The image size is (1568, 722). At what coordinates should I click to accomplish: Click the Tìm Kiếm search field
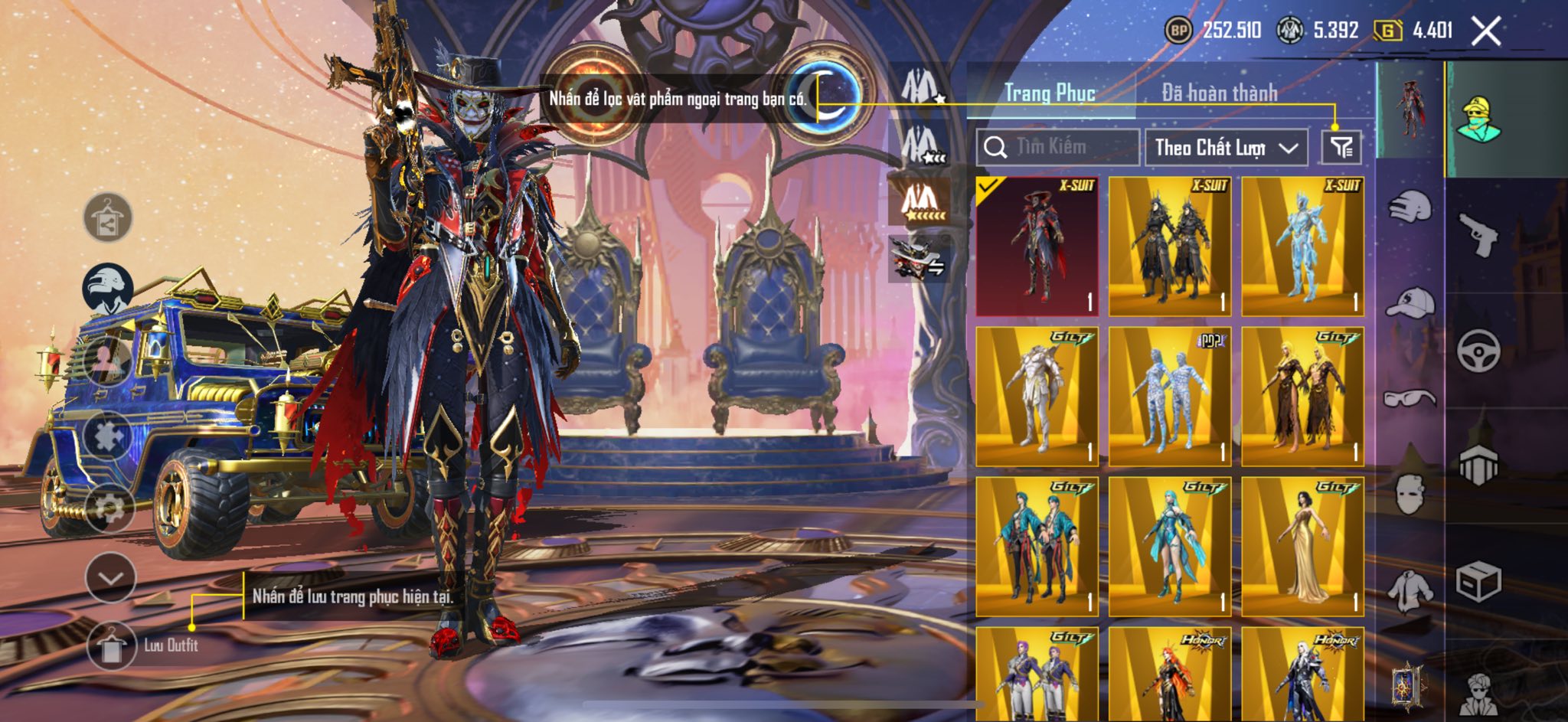1058,147
